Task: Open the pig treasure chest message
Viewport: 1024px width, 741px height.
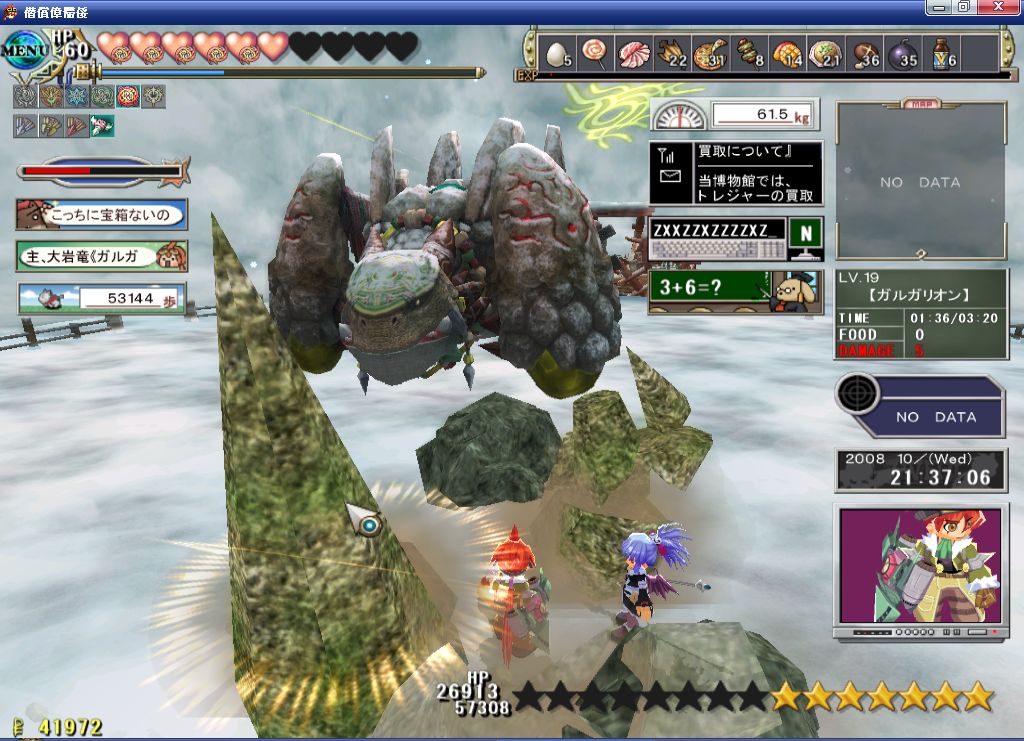Action: pyautogui.click(x=101, y=213)
